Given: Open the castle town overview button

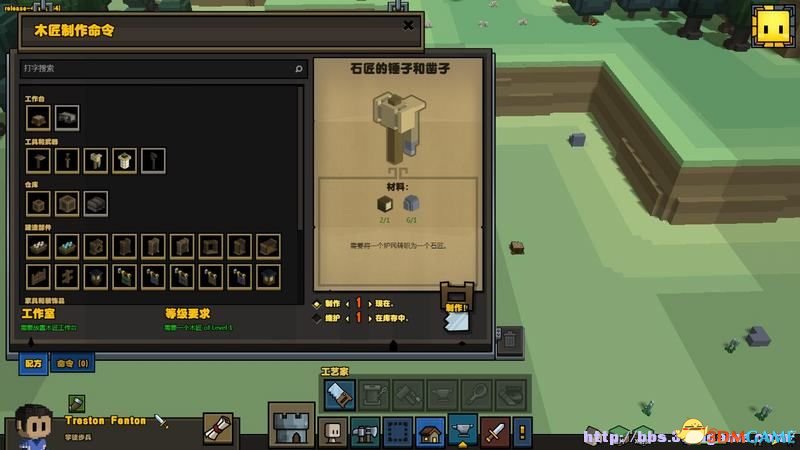Looking at the screenshot, I should [291, 425].
